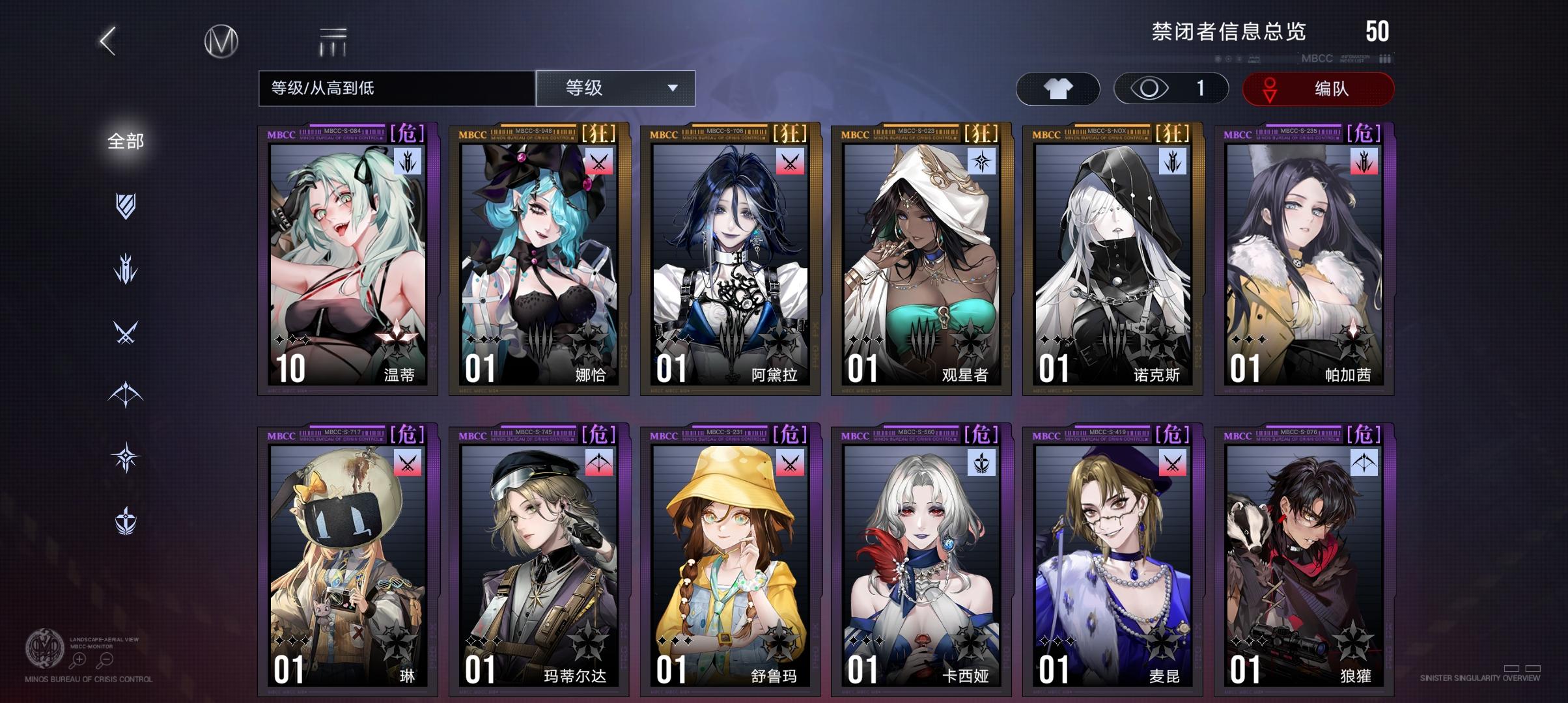
Task: Click the zoom-in magnifier near MBCC-MONITOR
Action: tap(77, 660)
